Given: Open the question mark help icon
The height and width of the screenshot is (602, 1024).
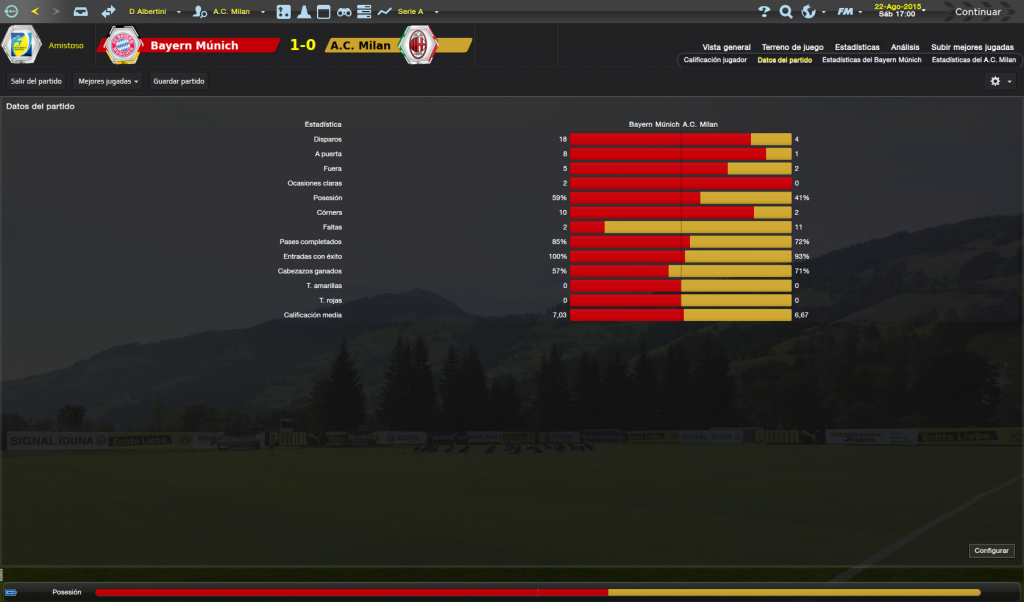Looking at the screenshot, I should click(x=764, y=12).
